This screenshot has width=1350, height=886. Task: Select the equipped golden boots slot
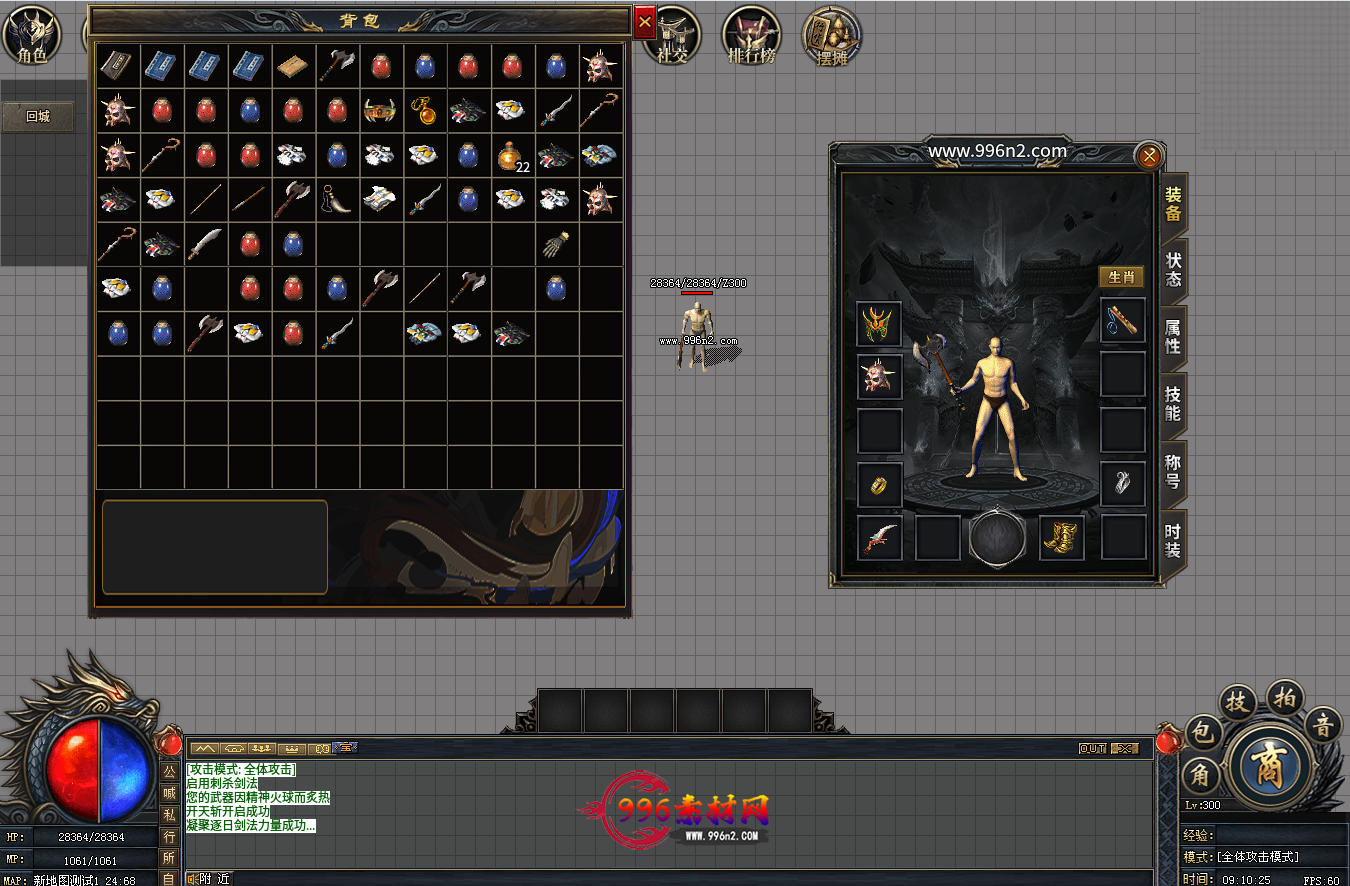click(1062, 538)
